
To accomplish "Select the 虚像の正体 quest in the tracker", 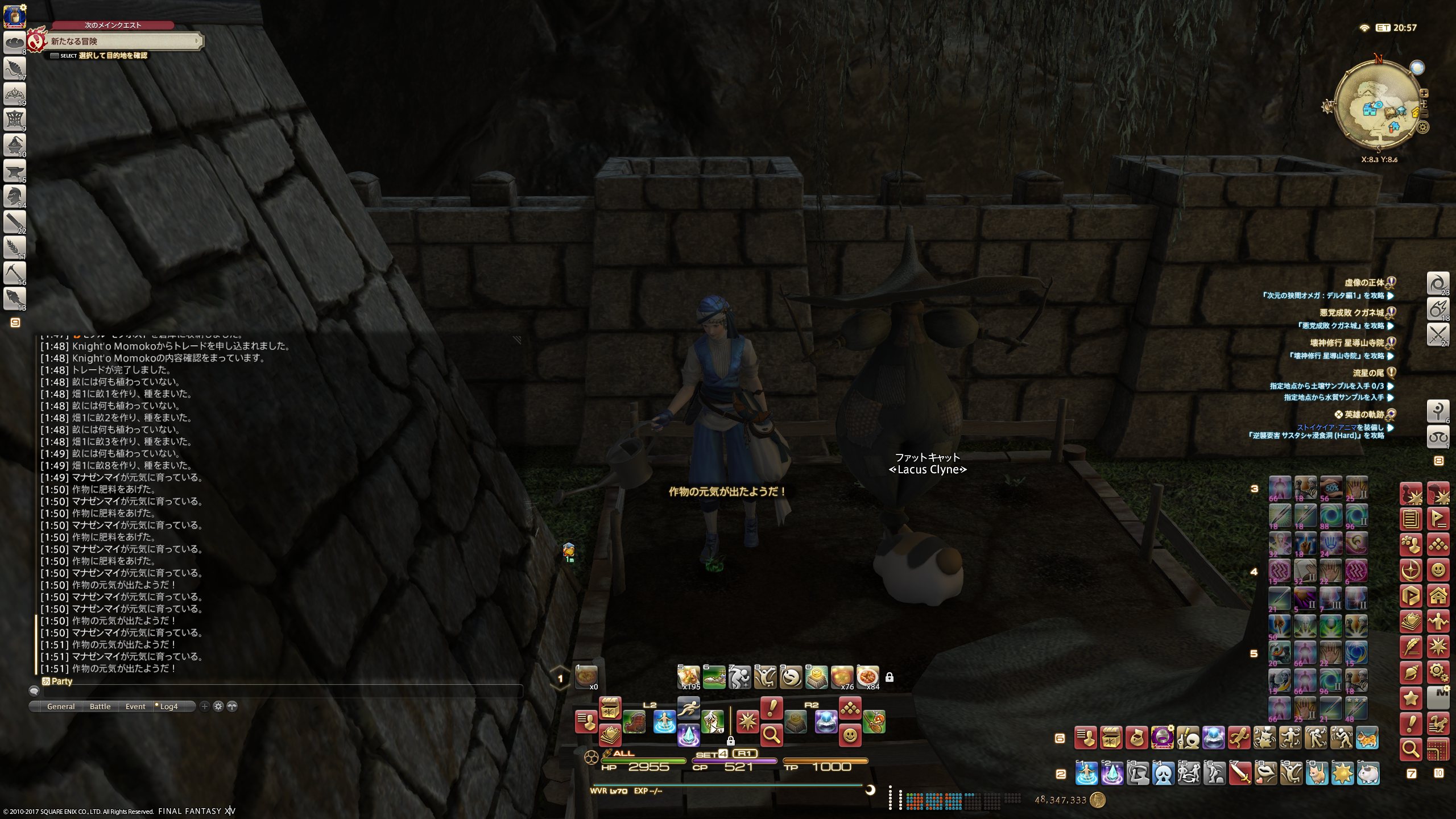I will click(1363, 283).
